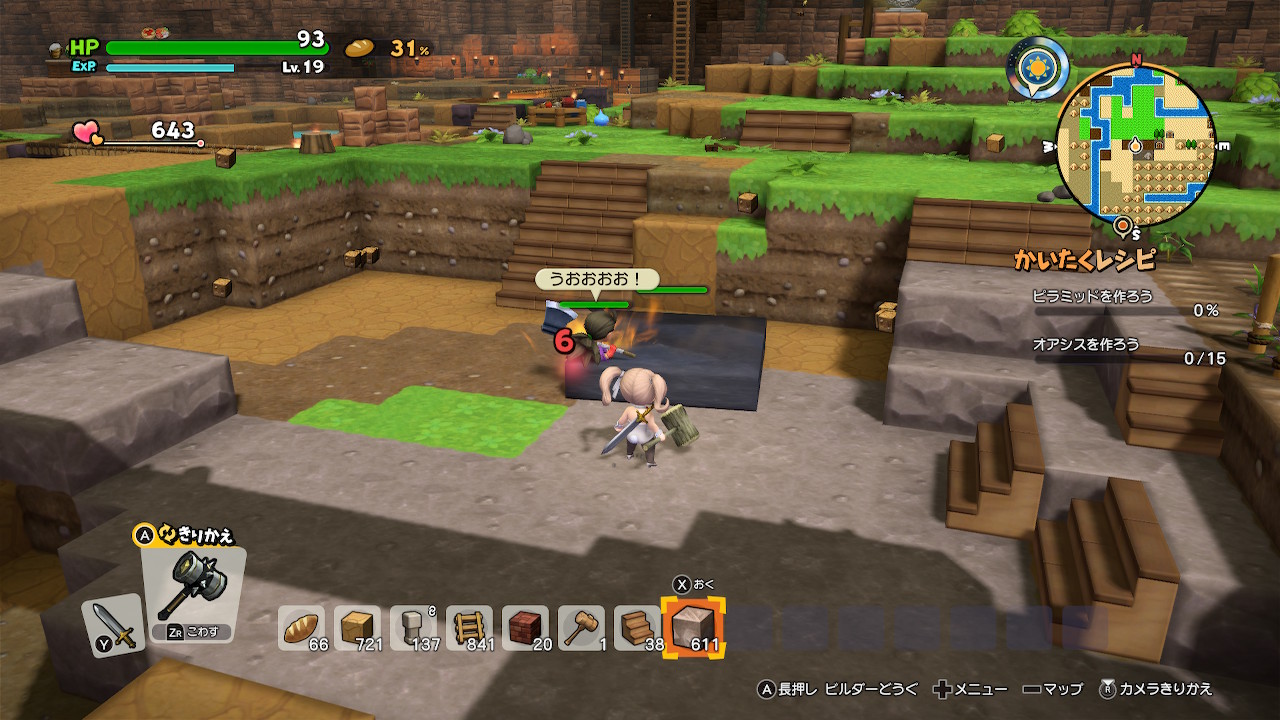Select the bread hotbar slot
Image resolution: width=1280 pixels, height=720 pixels.
coord(301,627)
